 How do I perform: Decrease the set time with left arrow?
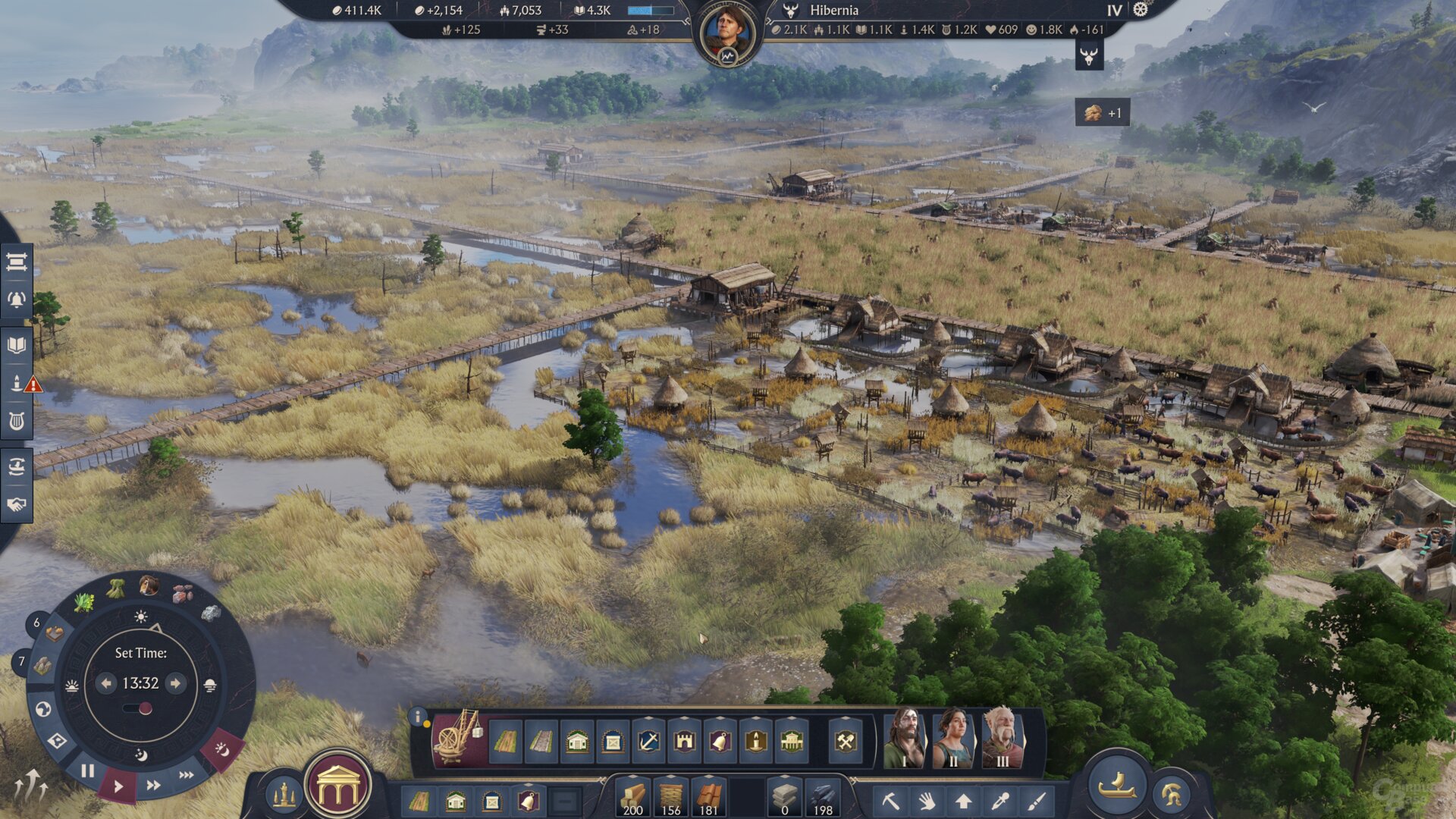coord(106,683)
